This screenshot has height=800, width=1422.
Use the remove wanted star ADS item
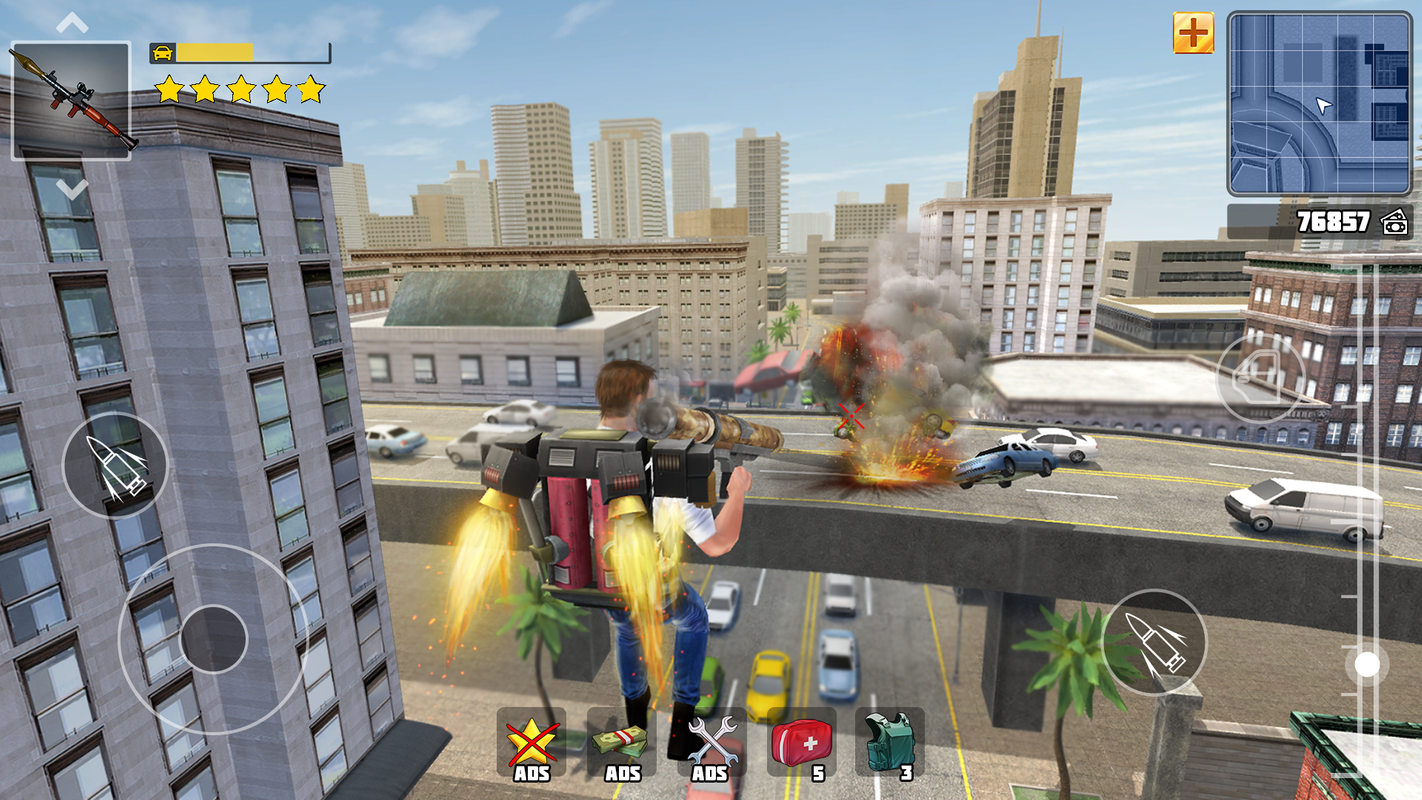click(x=531, y=742)
